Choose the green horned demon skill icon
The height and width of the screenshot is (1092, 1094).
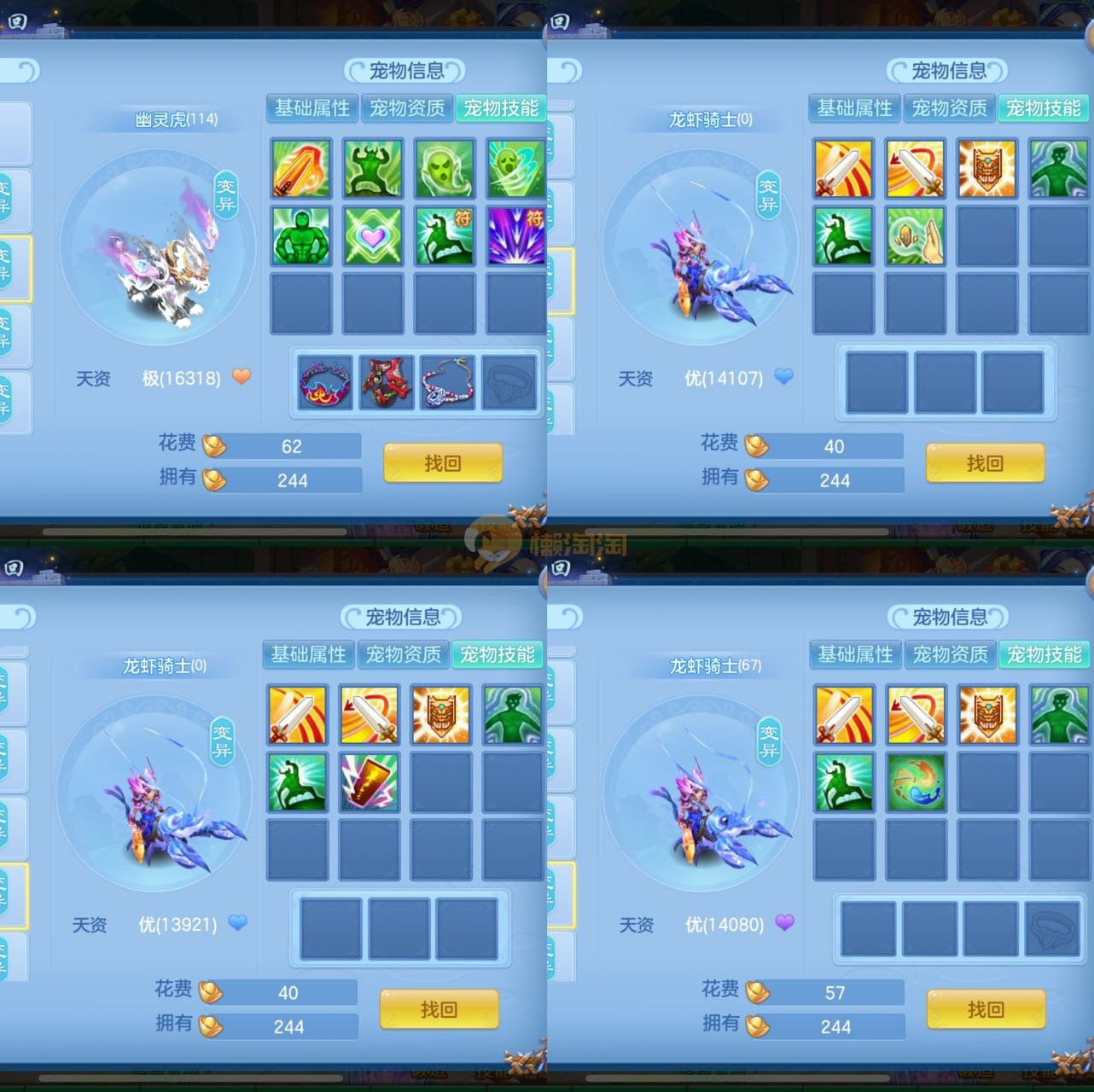(x=373, y=169)
